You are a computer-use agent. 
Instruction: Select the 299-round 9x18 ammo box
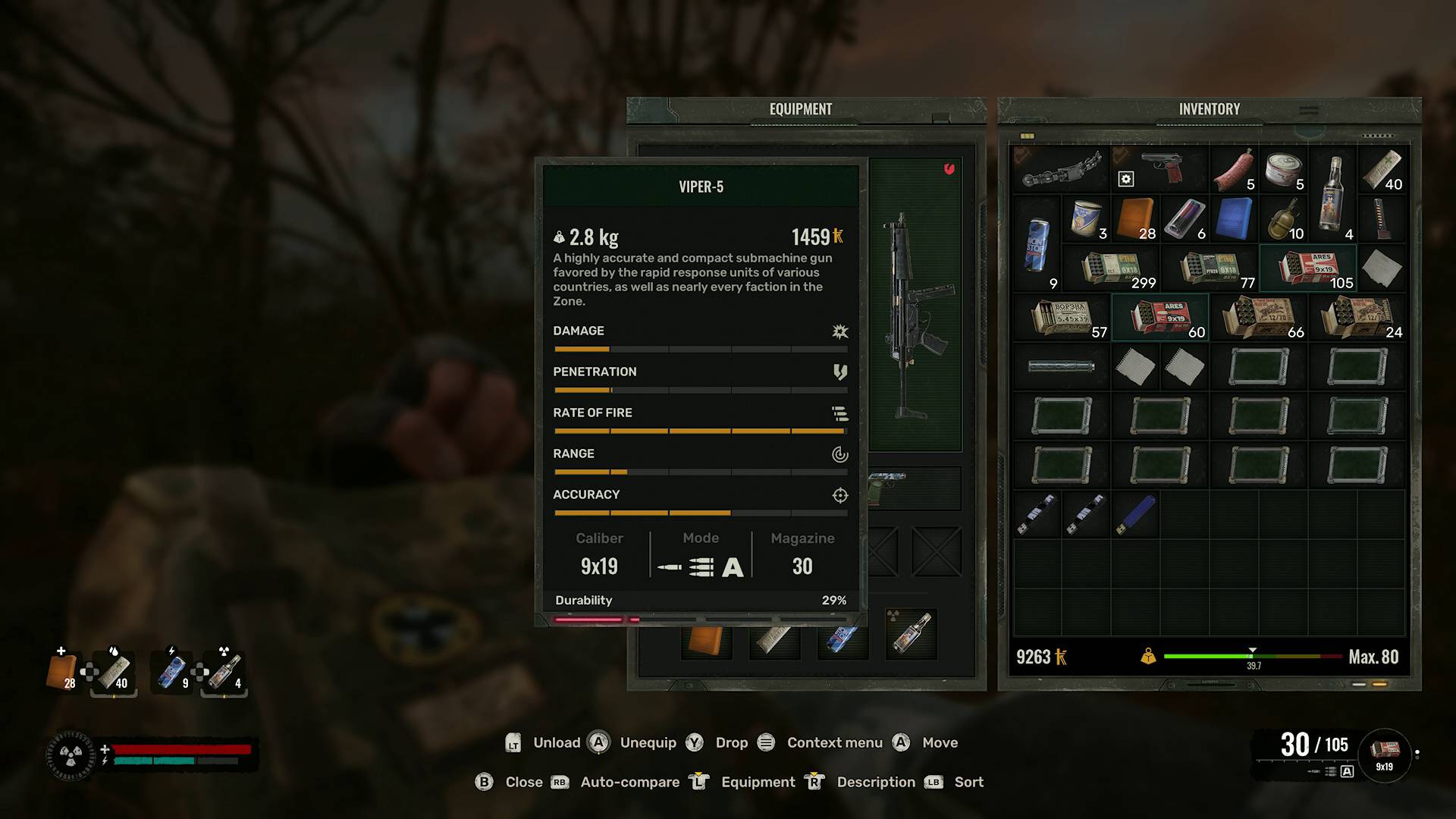1111,268
